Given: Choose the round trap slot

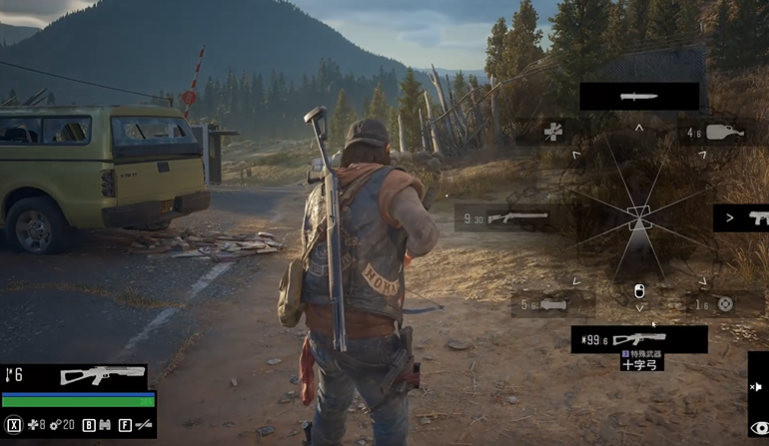Looking at the screenshot, I should [x=725, y=304].
